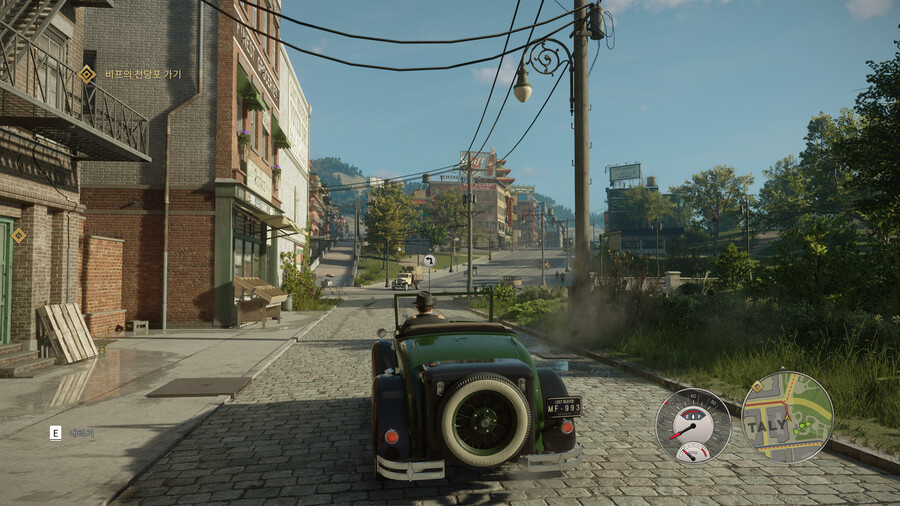Select the gold objective diamond on minimap edge

point(758,386)
